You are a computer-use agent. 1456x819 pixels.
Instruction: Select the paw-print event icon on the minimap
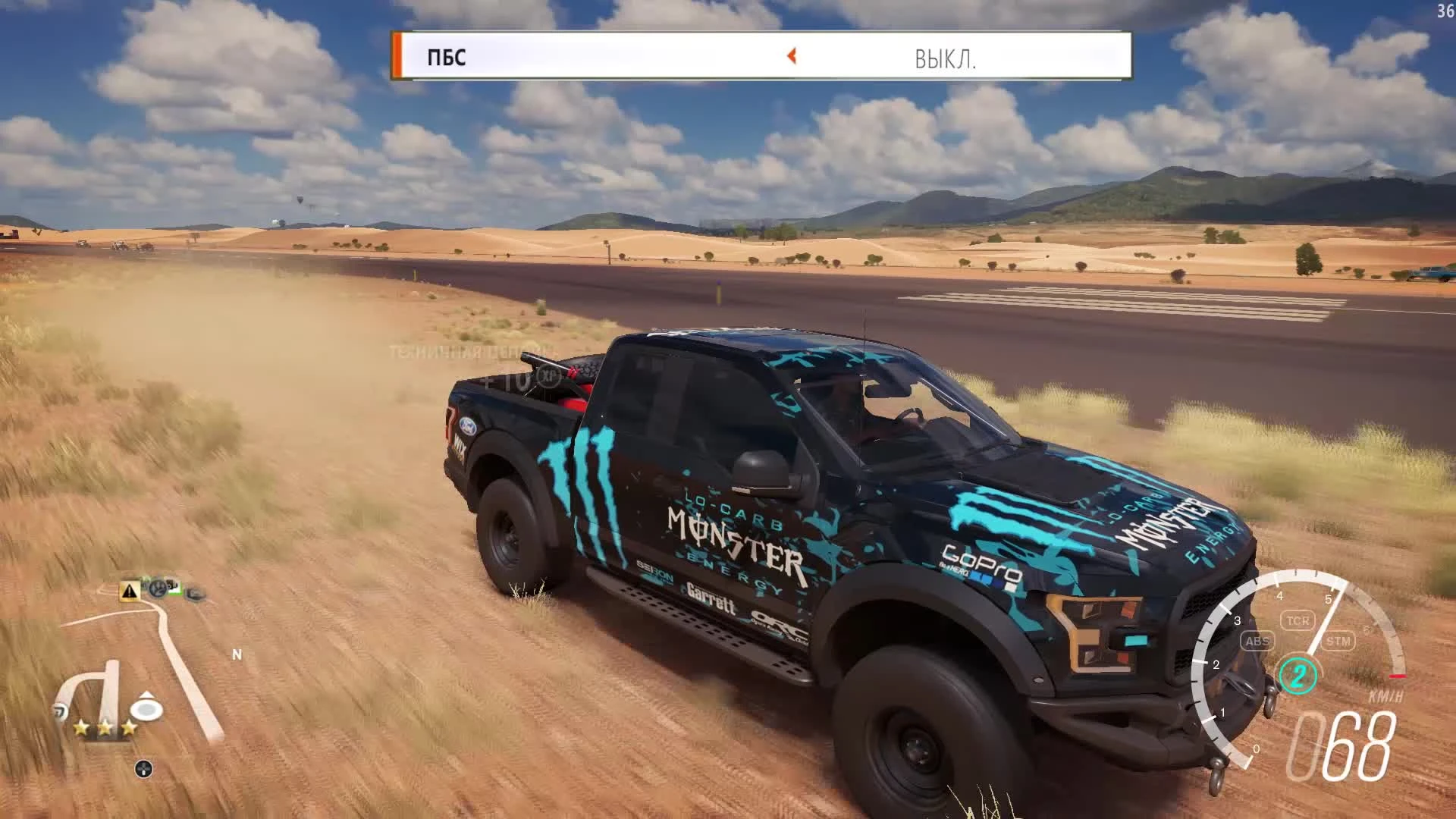(157, 589)
